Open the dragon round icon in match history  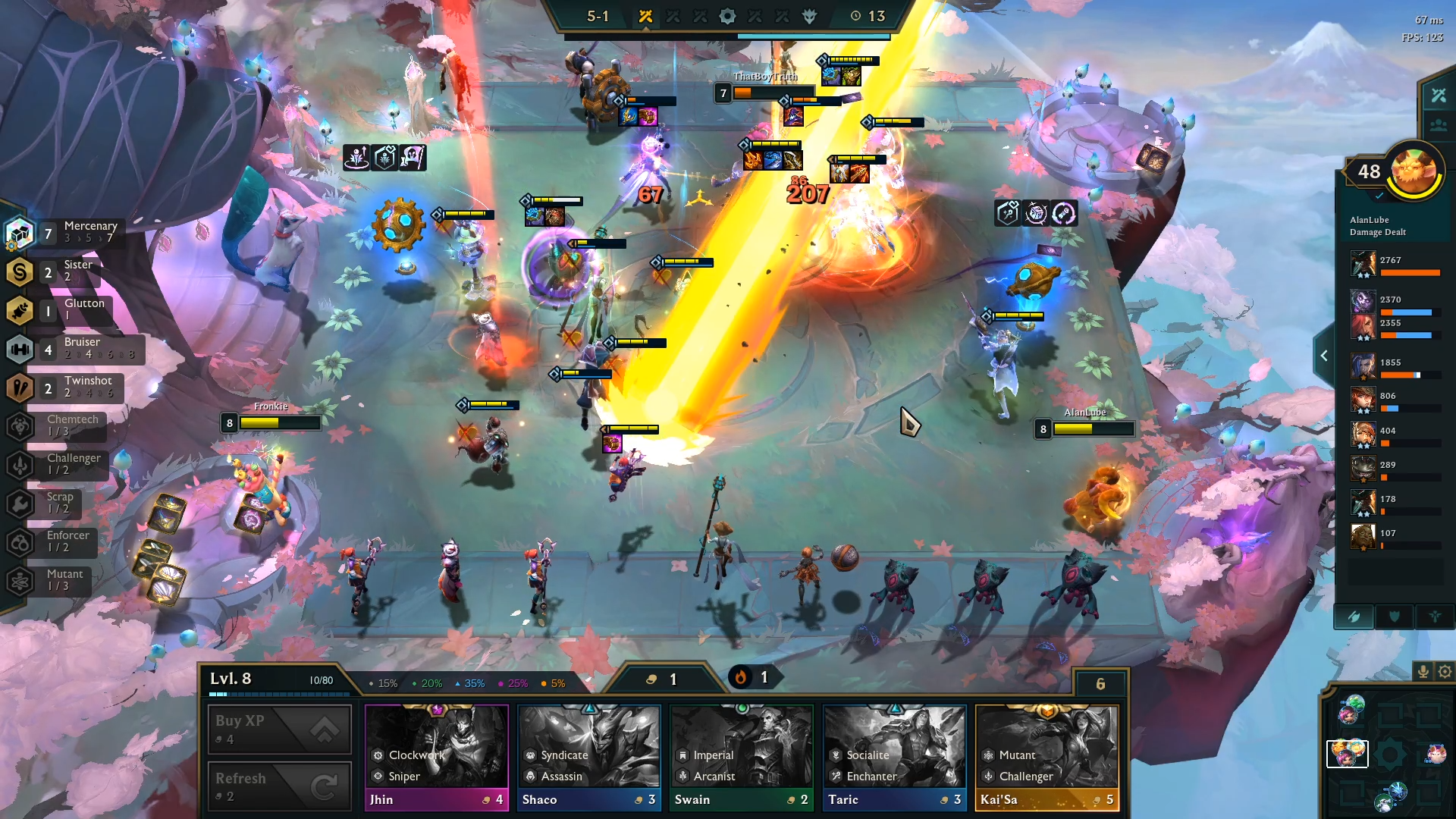point(811,15)
